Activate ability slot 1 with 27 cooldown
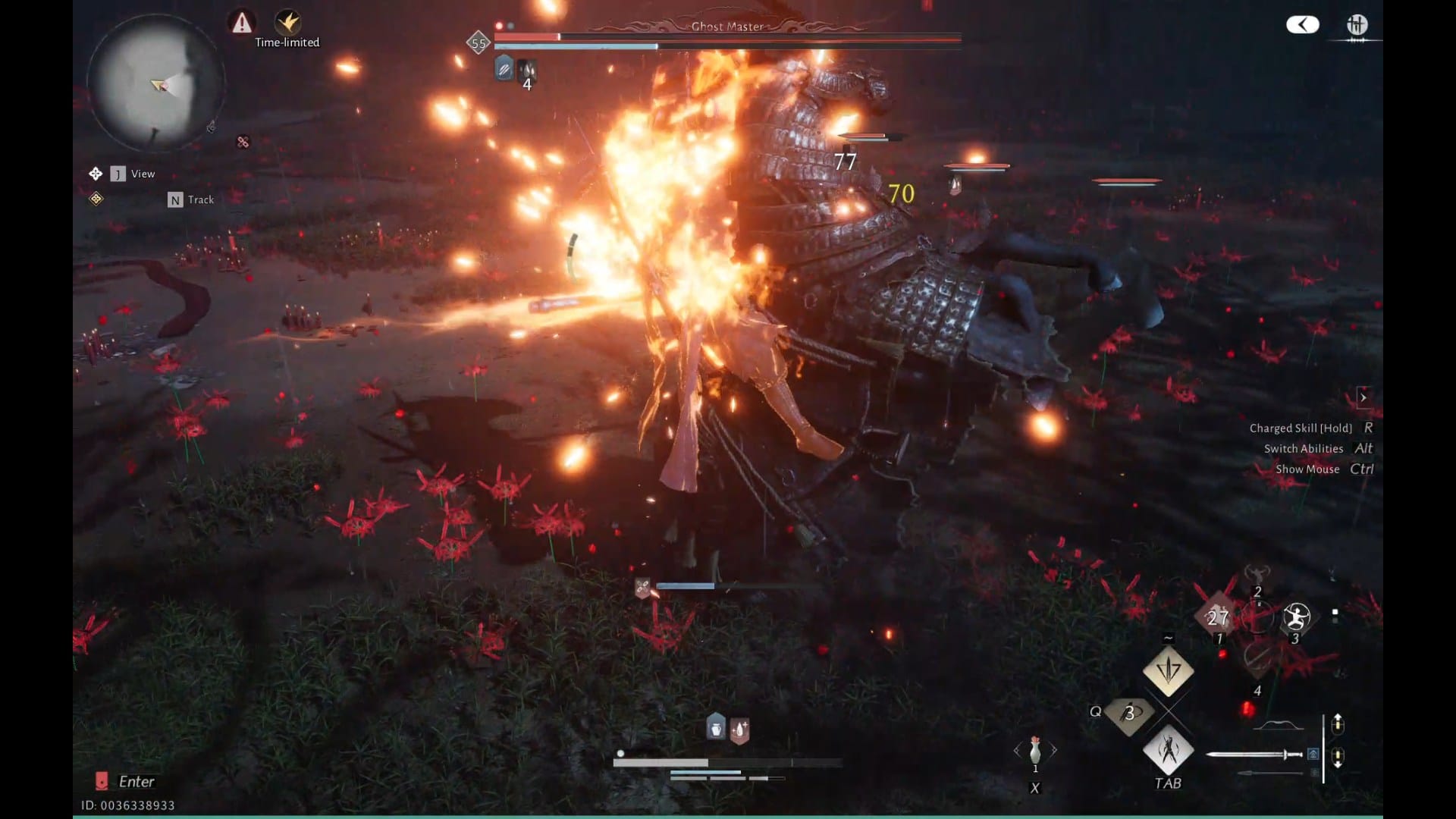Viewport: 1456px width, 819px height. tap(1217, 618)
